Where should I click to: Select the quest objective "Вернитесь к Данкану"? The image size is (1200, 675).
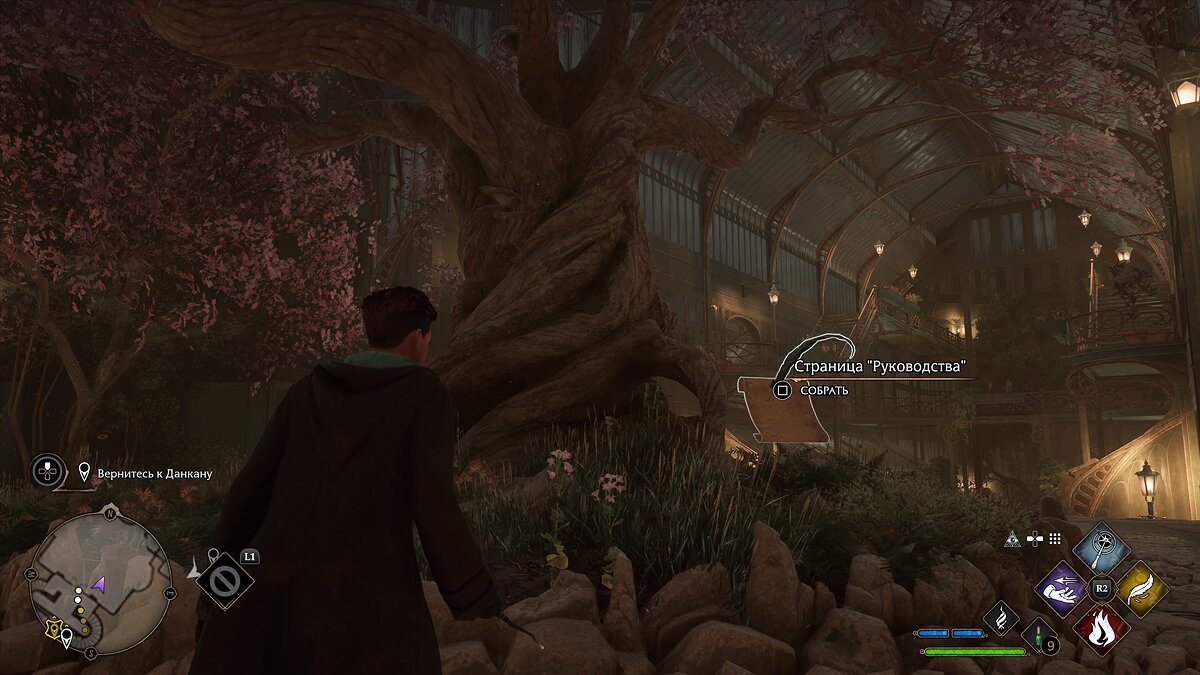click(x=155, y=472)
